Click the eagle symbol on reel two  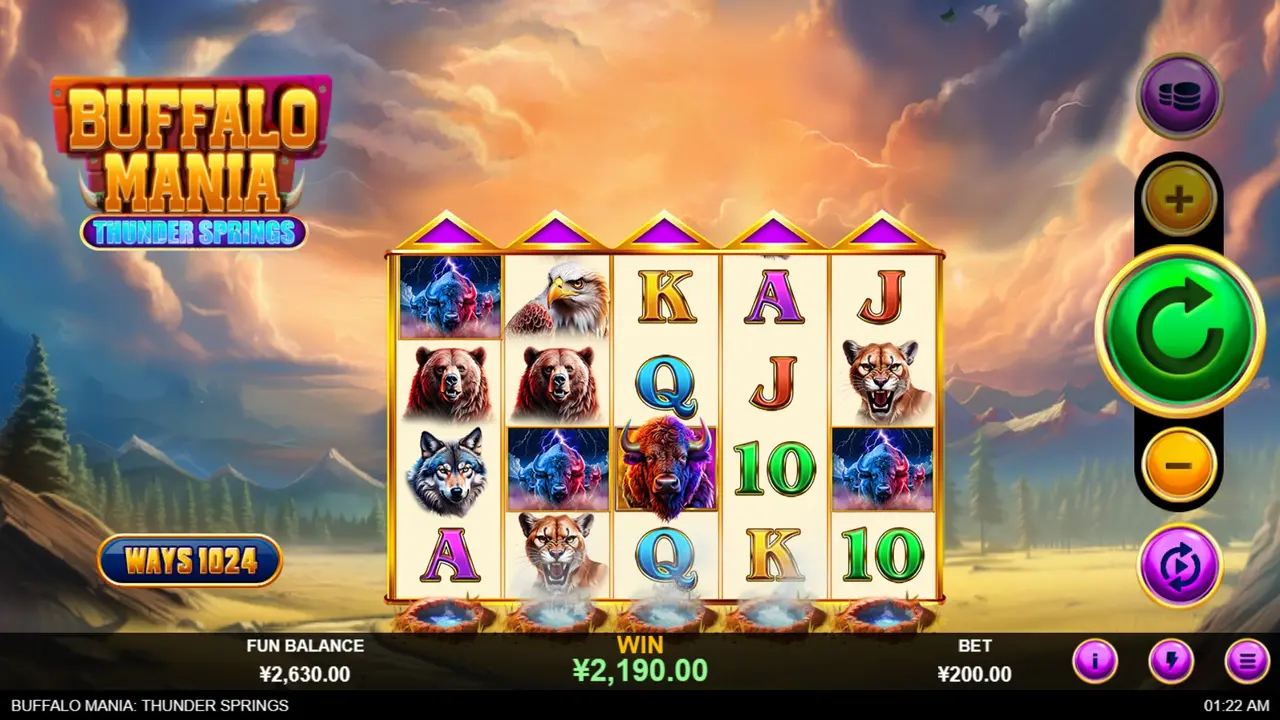pyautogui.click(x=558, y=300)
